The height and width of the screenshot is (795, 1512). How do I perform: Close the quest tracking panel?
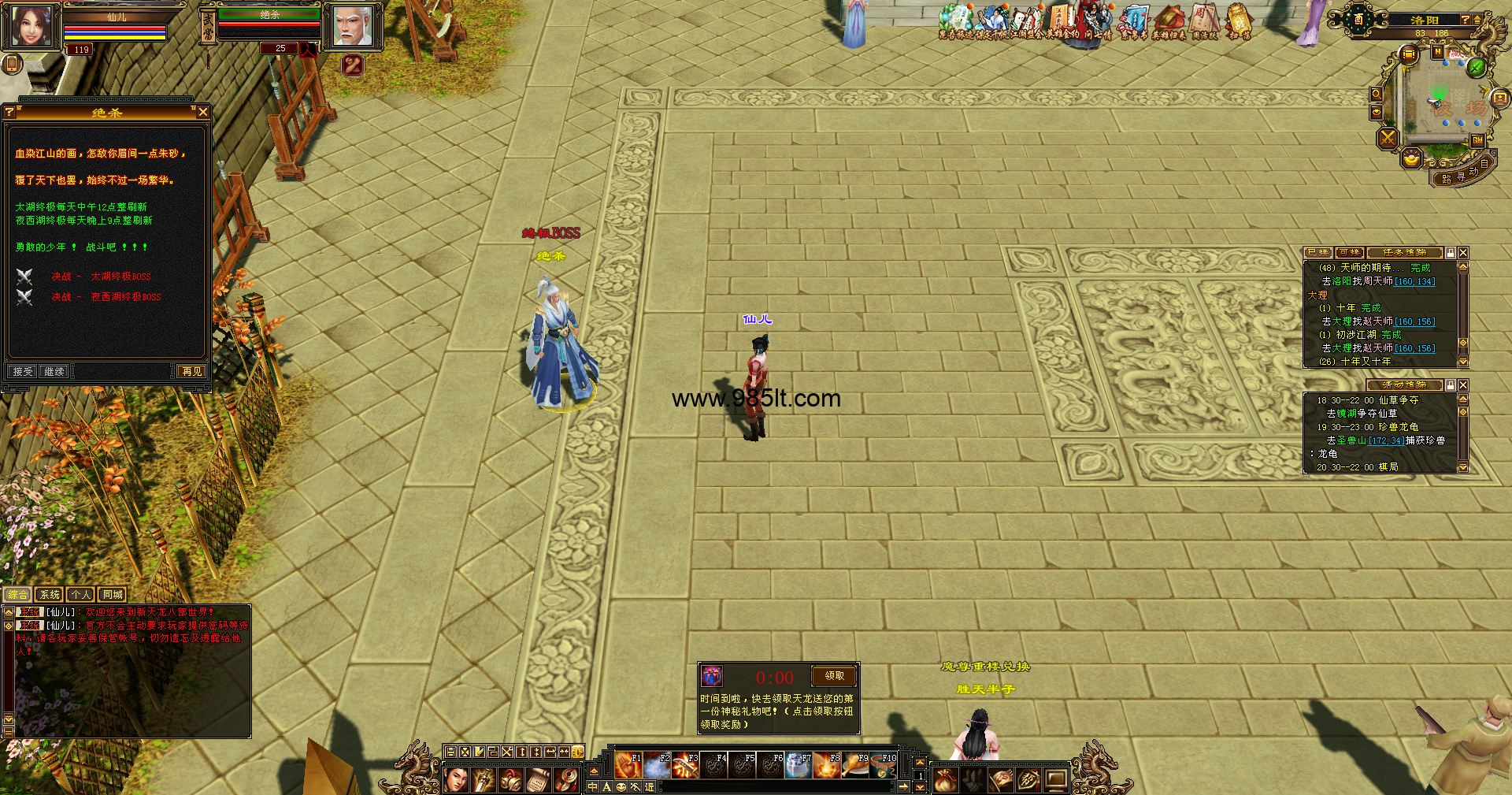click(1463, 253)
